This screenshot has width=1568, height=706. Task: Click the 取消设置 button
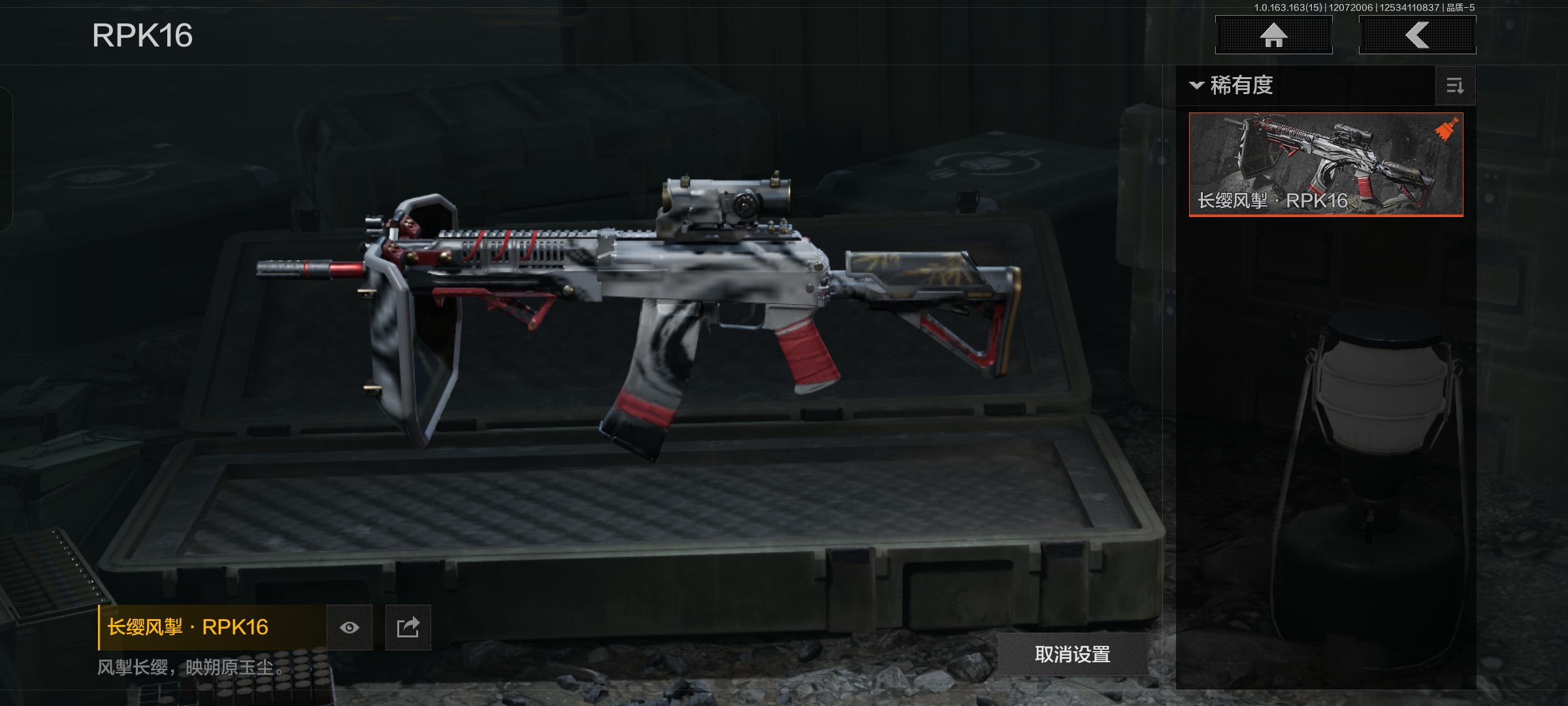(1072, 654)
